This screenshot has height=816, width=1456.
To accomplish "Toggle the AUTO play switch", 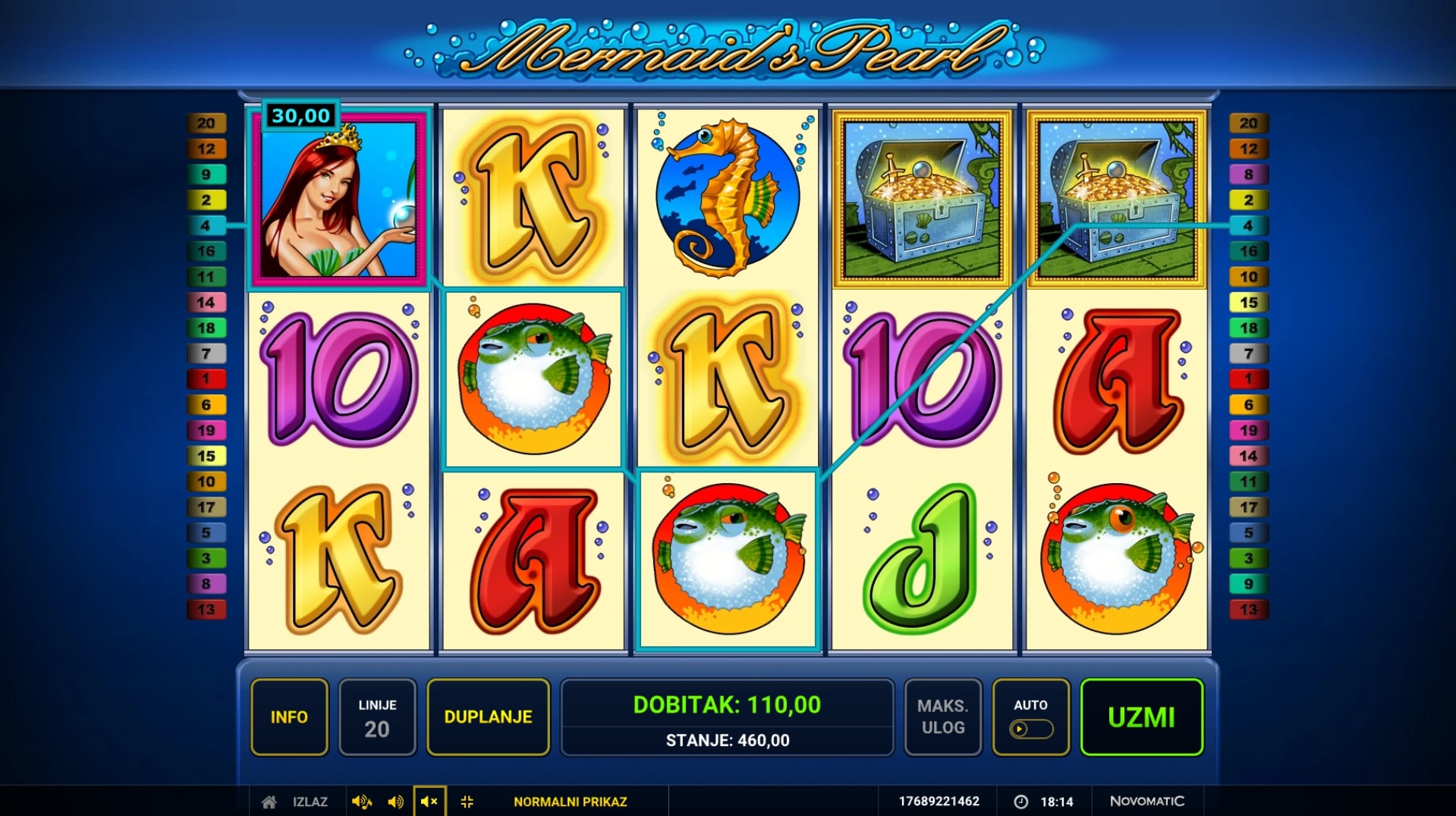I will pos(1030,729).
